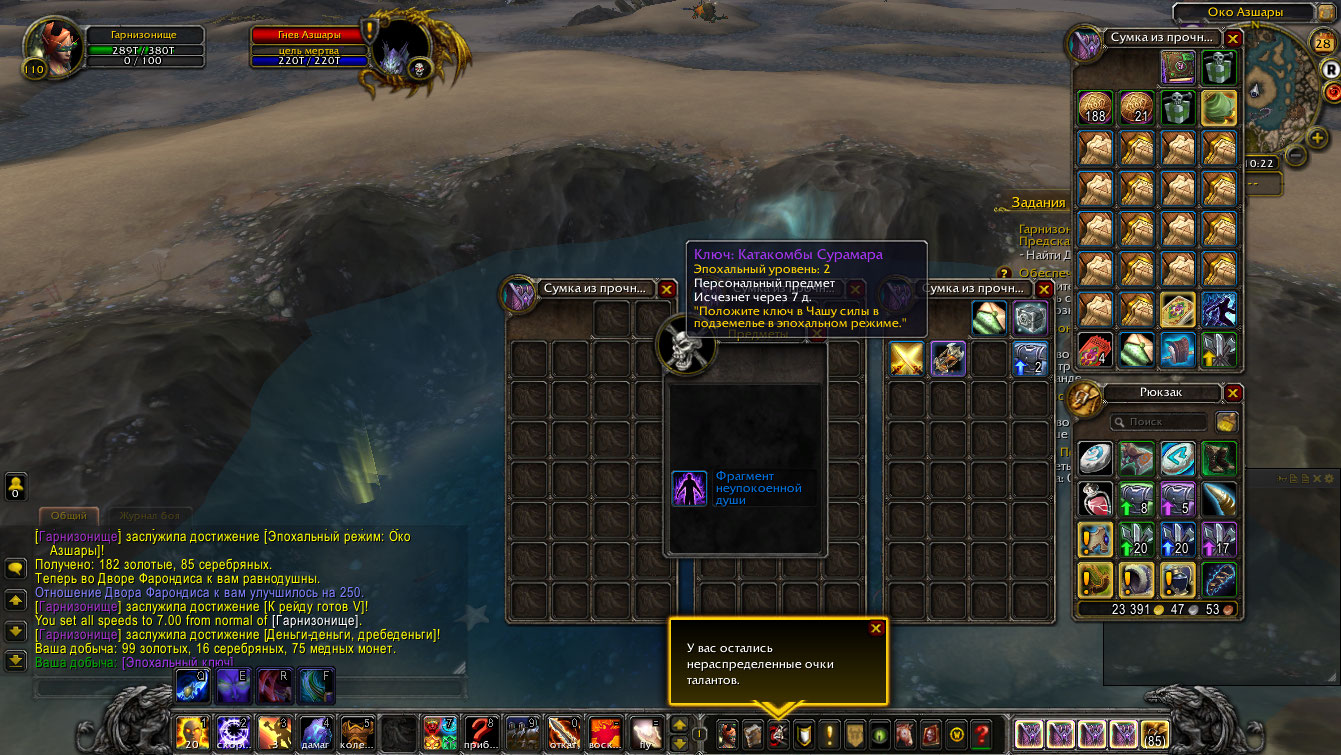Image resolution: width=1341 pixels, height=755 pixels.
Task: Activate the action bar ability labeled damag
Action: pos(316,733)
